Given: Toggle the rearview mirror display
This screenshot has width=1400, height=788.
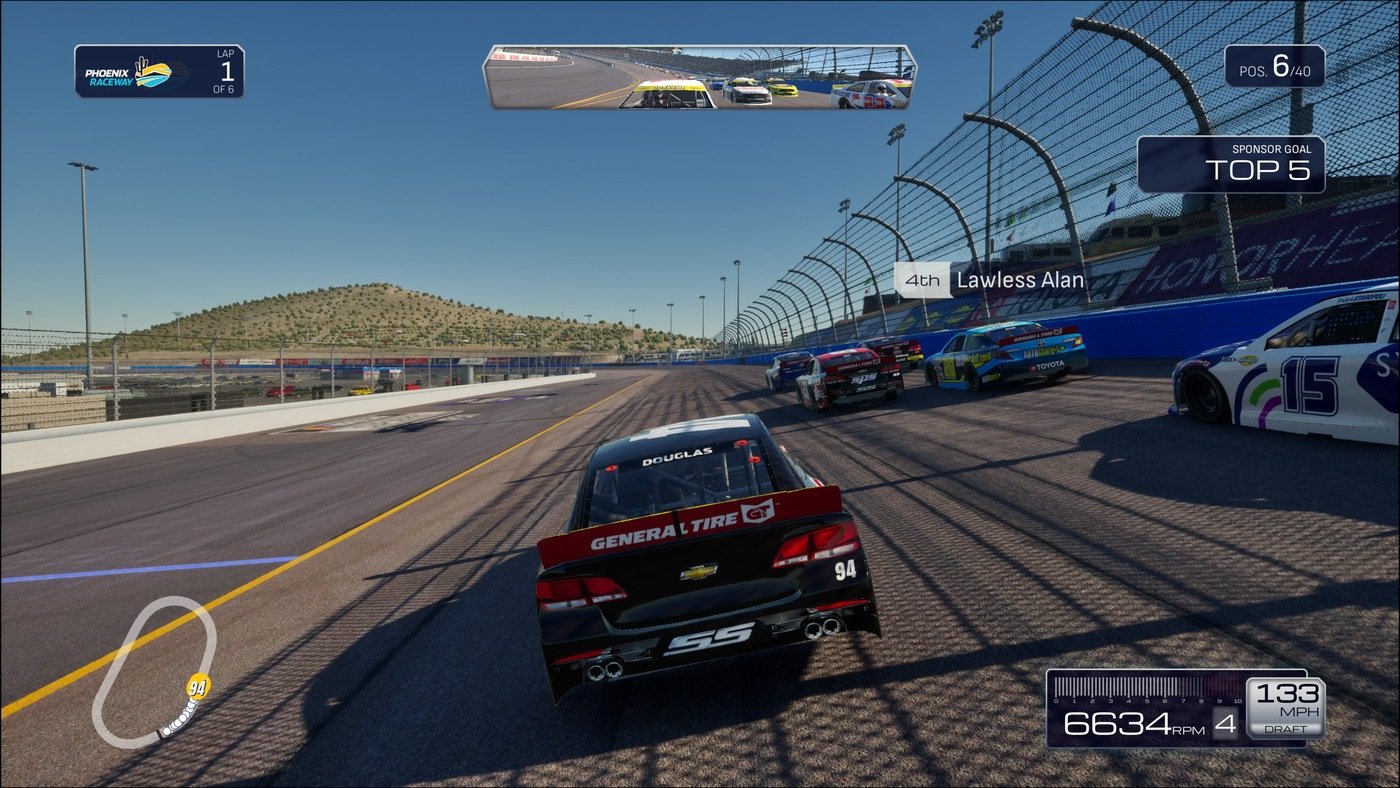Looking at the screenshot, I should tap(700, 75).
